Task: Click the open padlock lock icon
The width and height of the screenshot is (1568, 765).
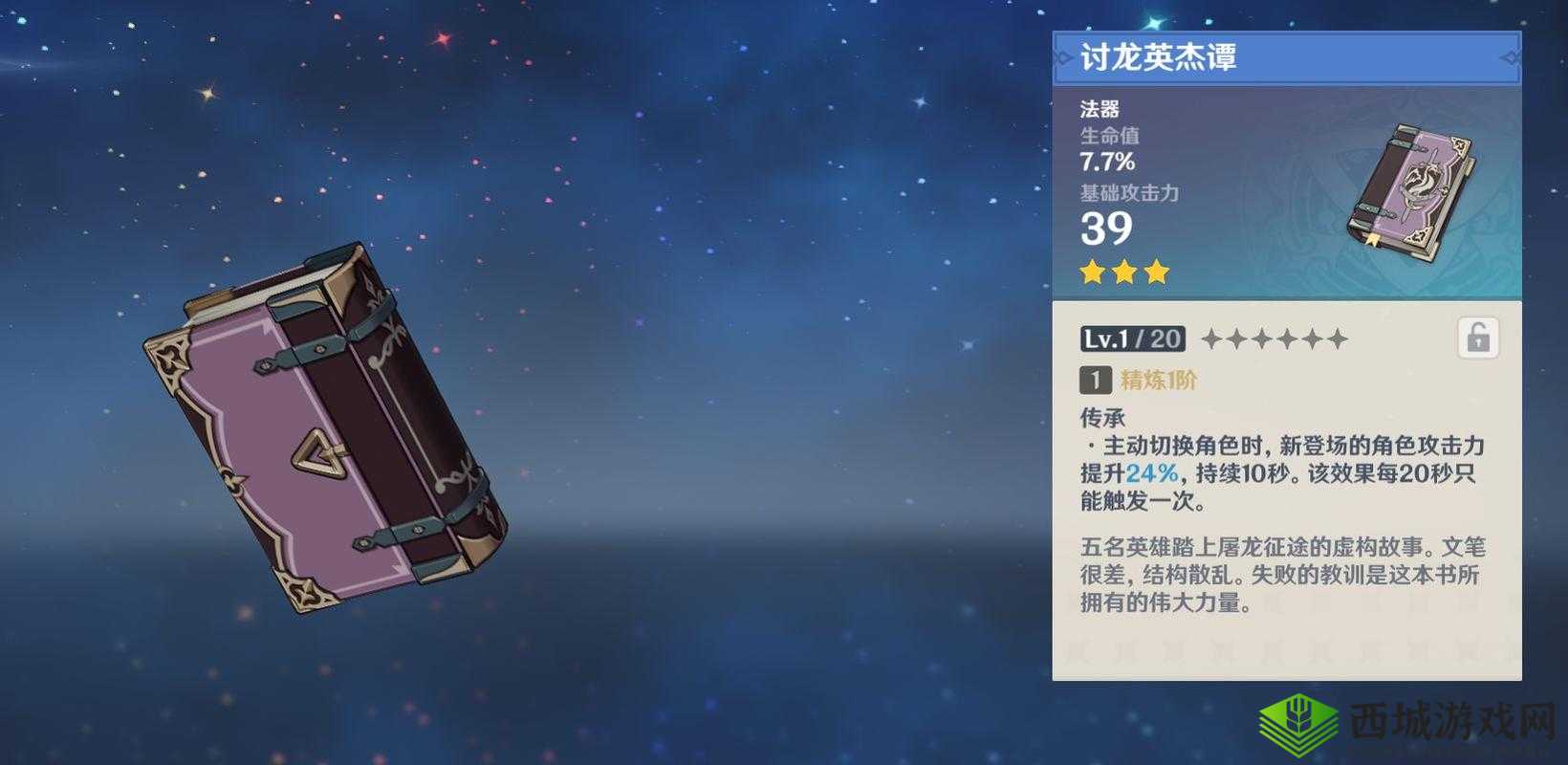Action: pyautogui.click(x=1480, y=339)
